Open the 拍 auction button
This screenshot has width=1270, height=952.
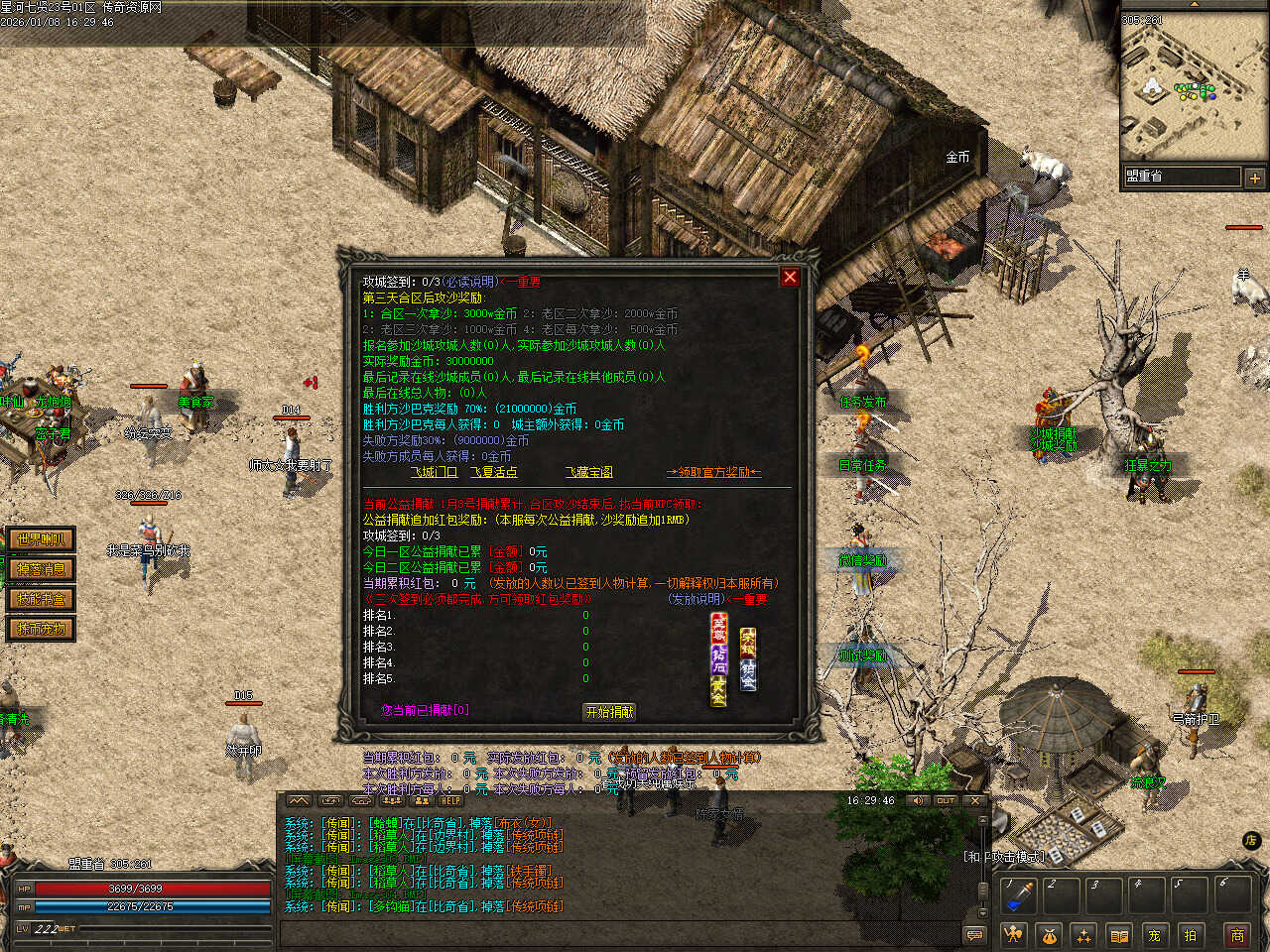coord(1190,935)
